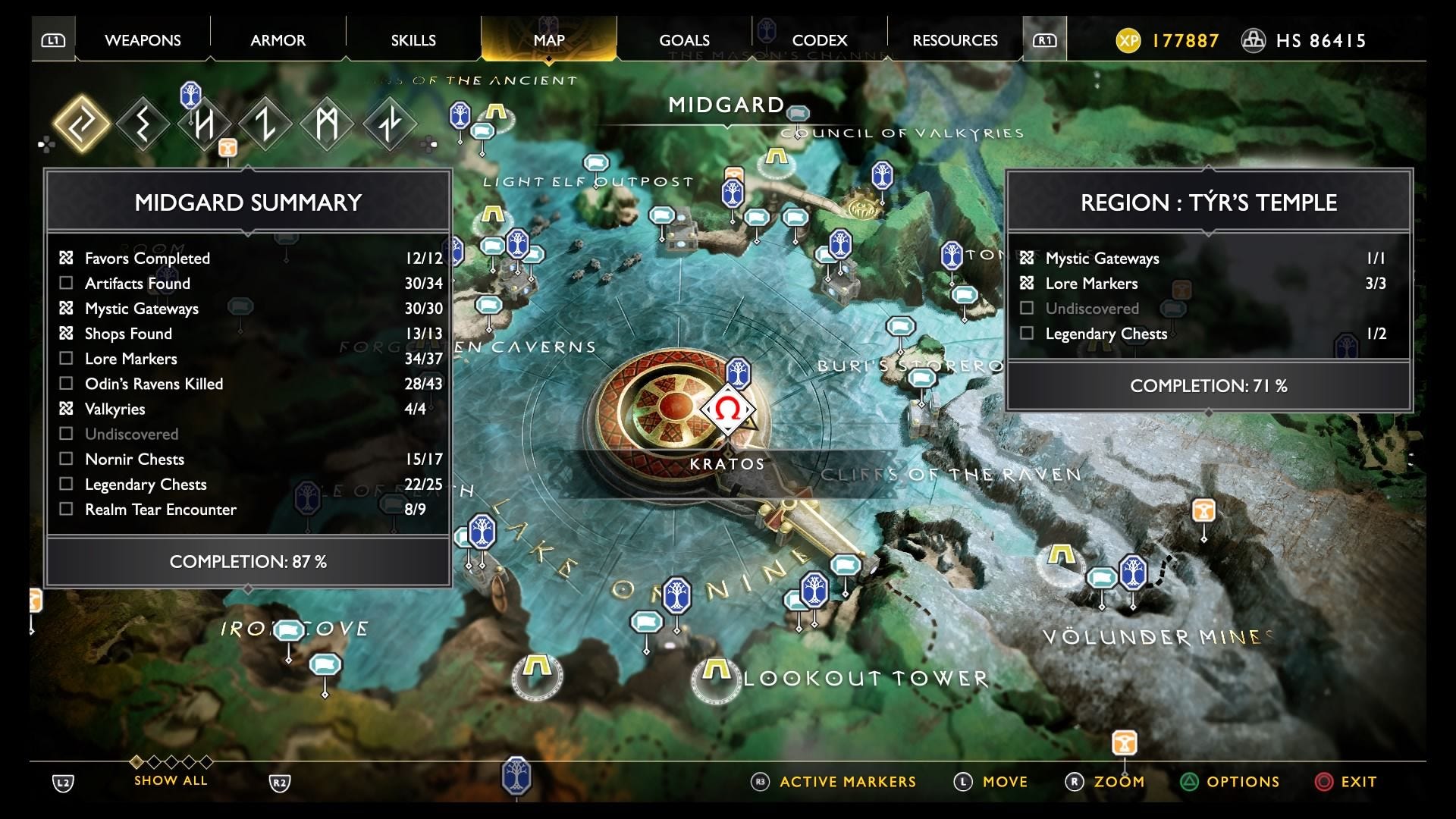Choose the Lookout Tower gateway marker
The image size is (1456, 819).
[715, 671]
